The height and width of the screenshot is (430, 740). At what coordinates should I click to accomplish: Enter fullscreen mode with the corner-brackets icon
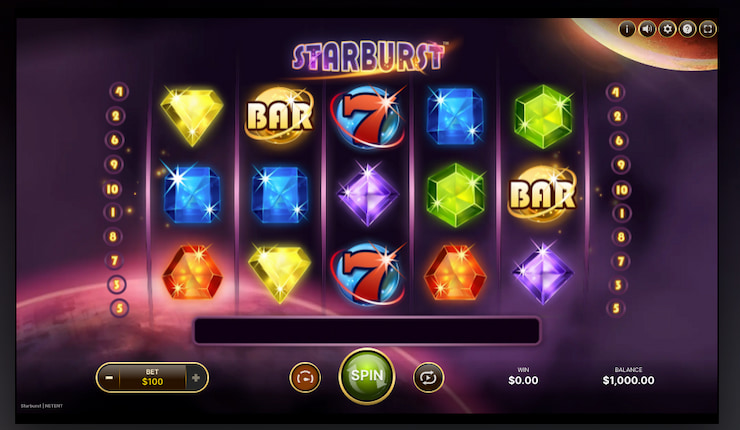[x=707, y=29]
